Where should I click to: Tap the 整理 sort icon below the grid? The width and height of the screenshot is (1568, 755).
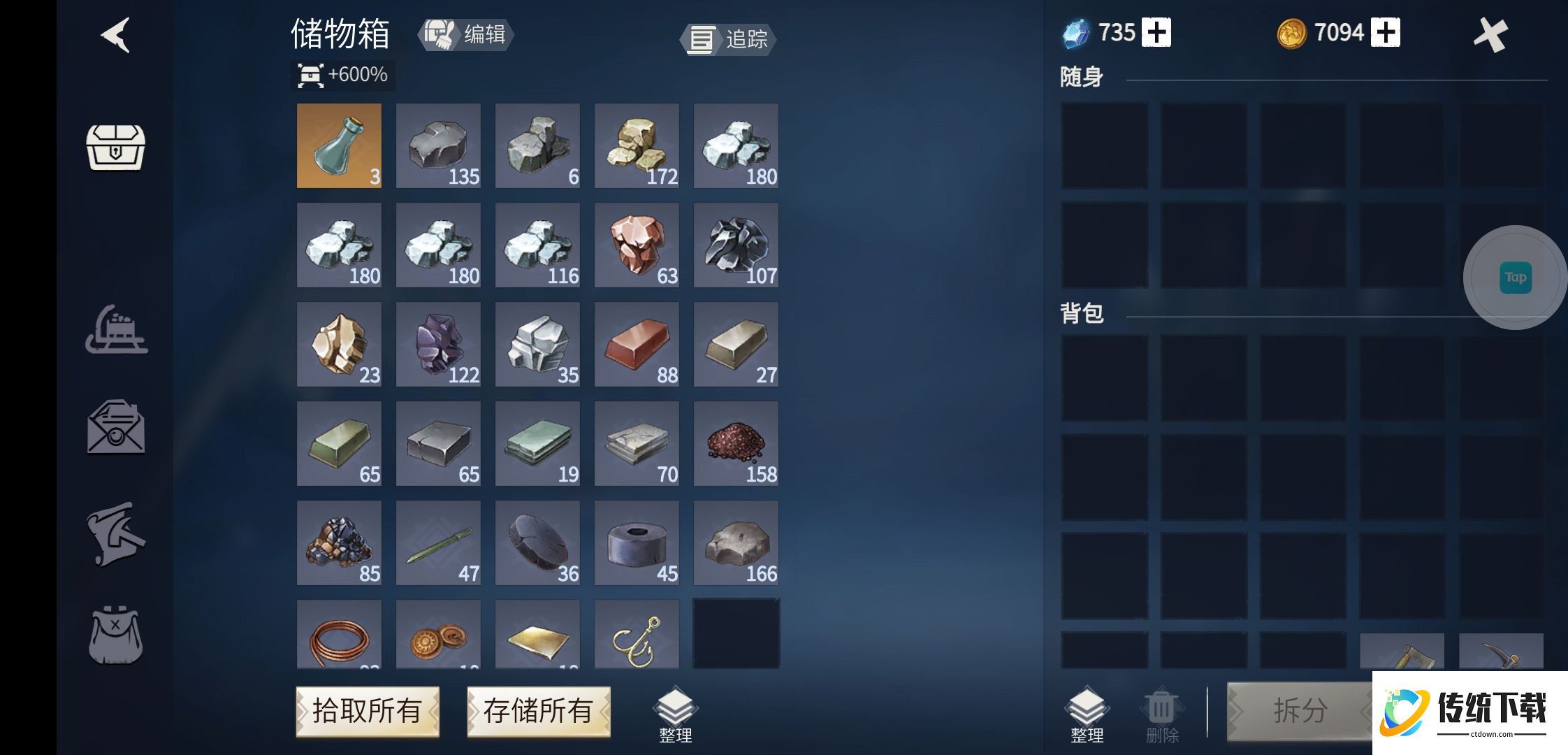click(x=675, y=710)
